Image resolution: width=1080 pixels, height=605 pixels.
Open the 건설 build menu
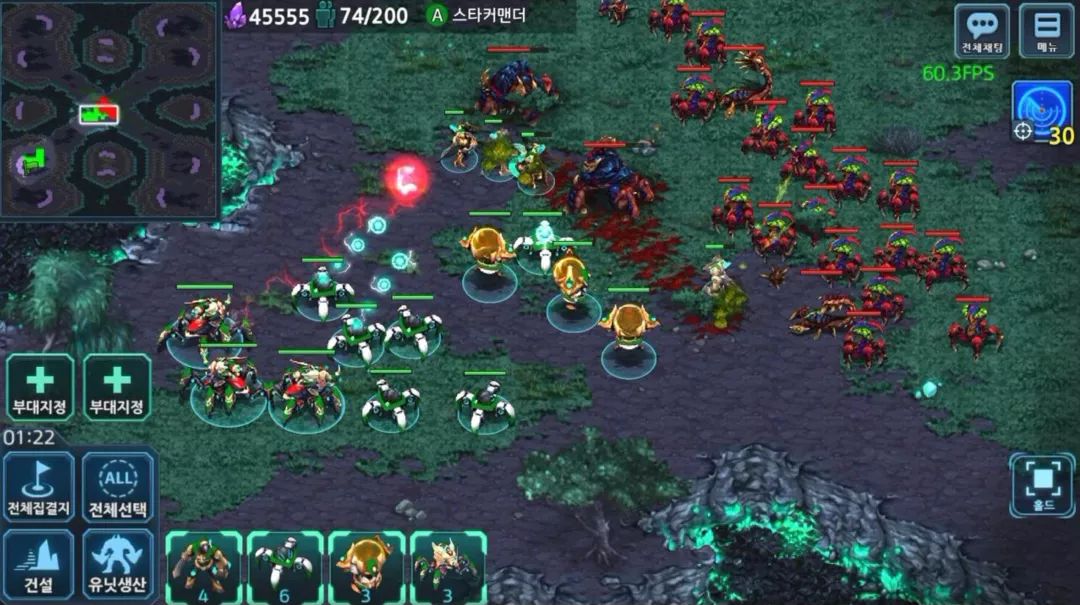click(38, 564)
